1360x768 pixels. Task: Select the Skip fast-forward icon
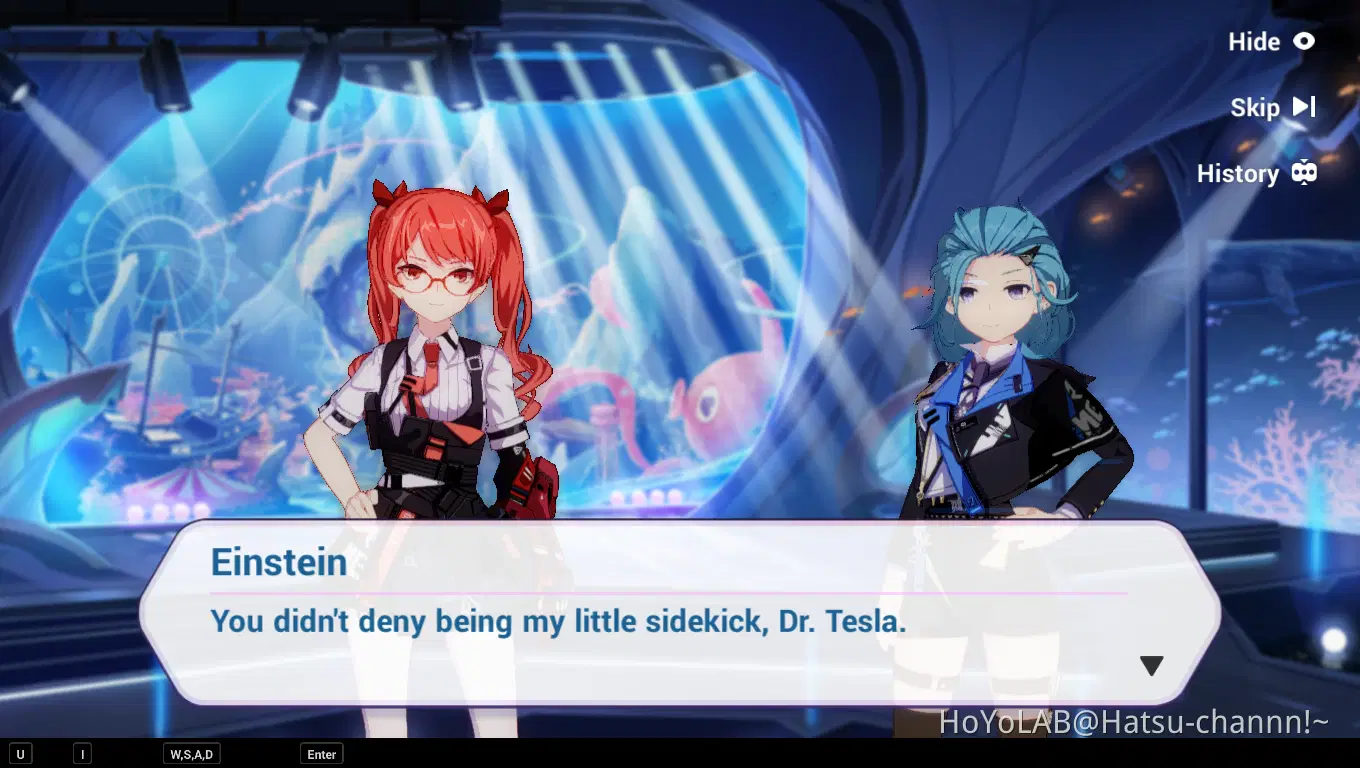[x=1303, y=107]
